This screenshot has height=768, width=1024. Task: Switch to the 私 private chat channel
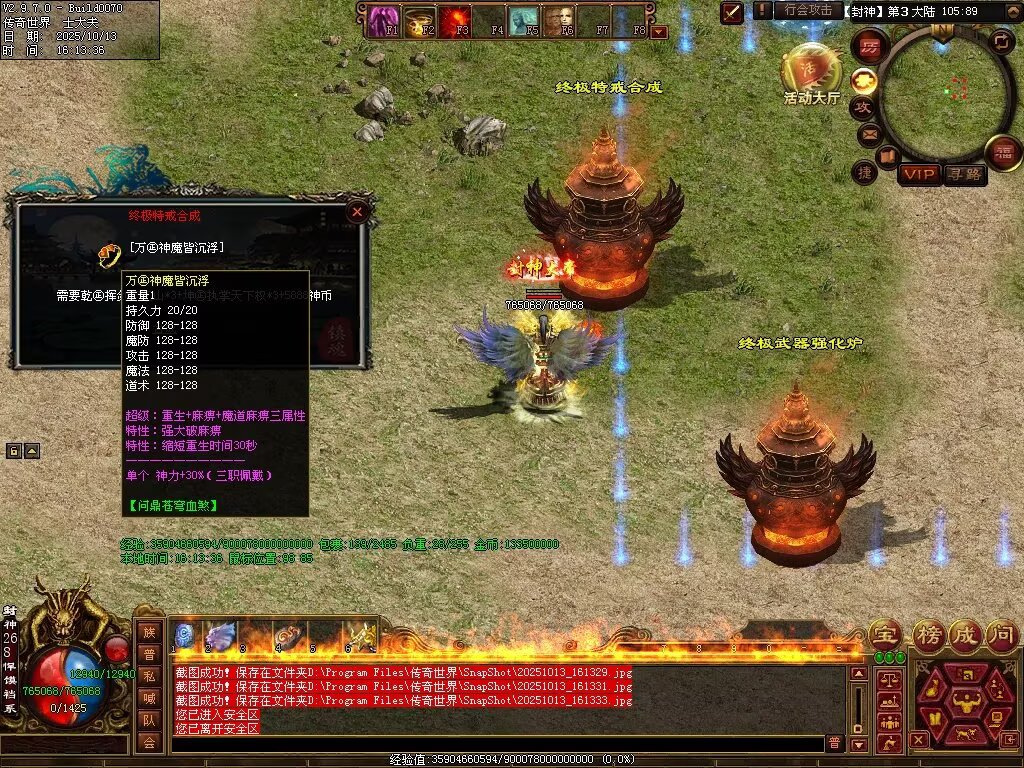click(149, 676)
